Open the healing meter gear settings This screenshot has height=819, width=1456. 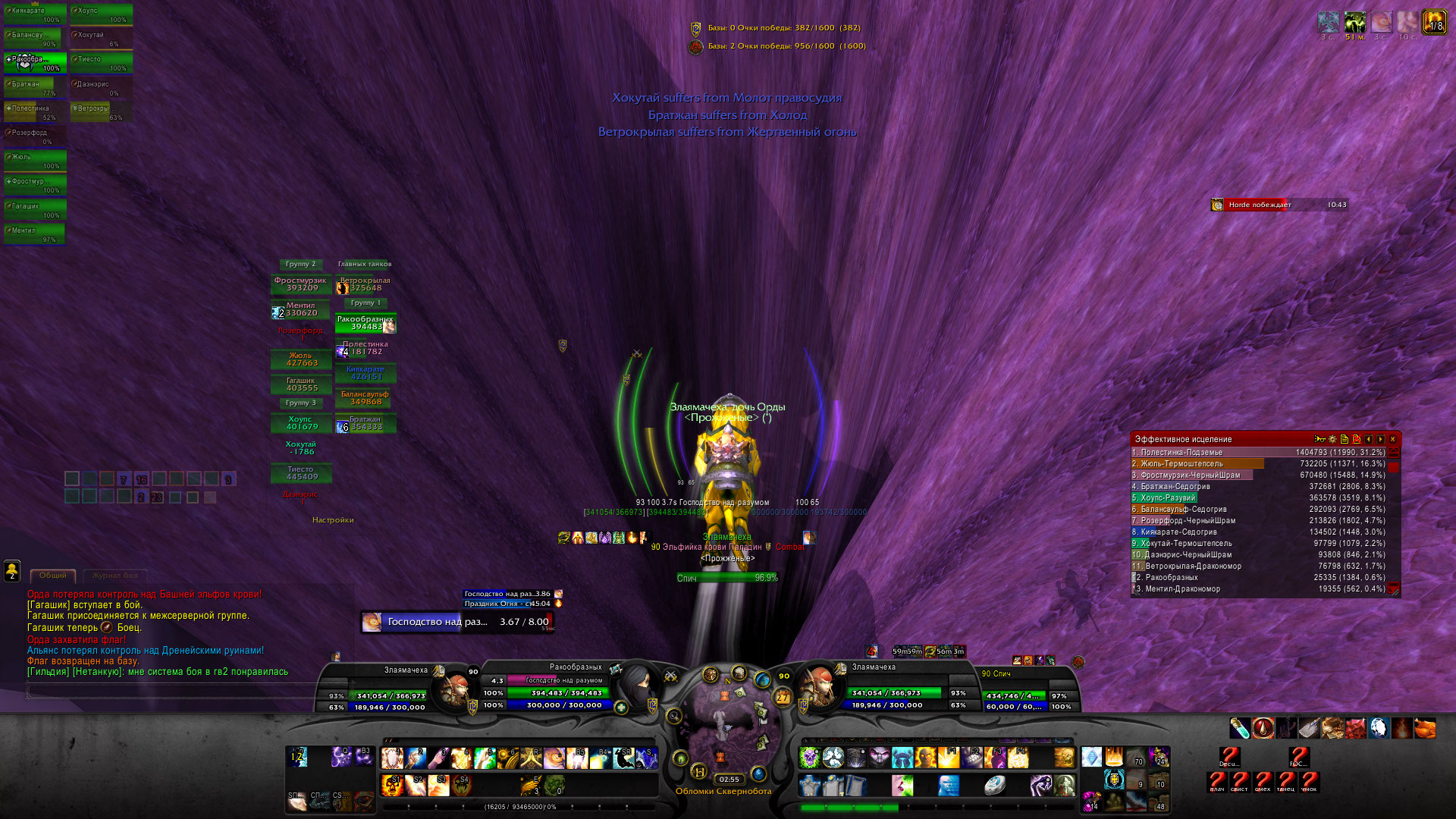(1332, 439)
